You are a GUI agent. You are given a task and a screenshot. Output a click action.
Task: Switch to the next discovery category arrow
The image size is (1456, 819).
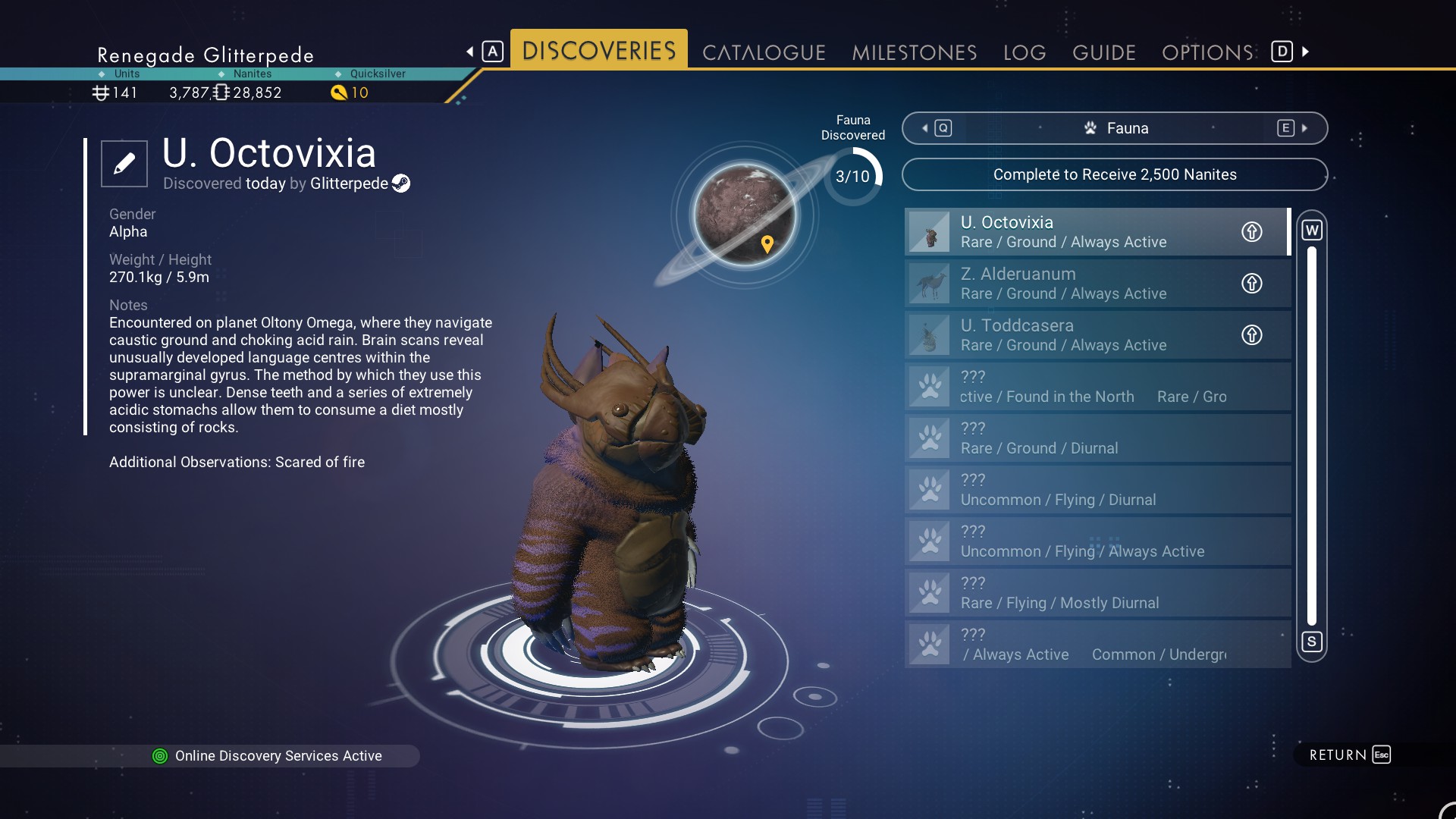click(1304, 128)
